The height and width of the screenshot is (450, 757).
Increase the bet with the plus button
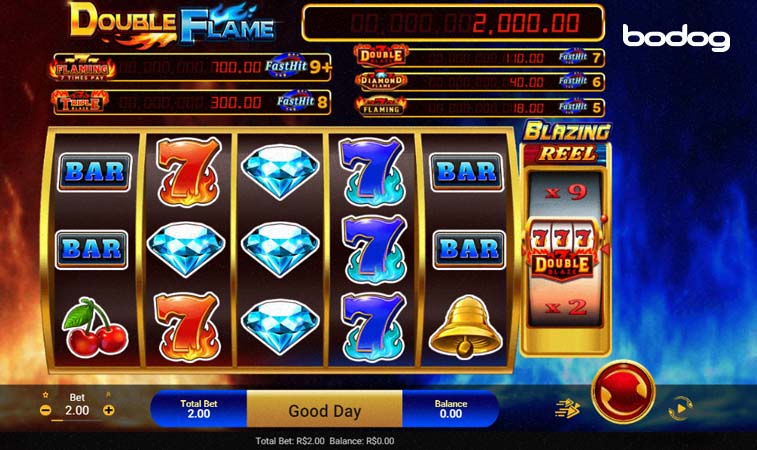point(109,410)
